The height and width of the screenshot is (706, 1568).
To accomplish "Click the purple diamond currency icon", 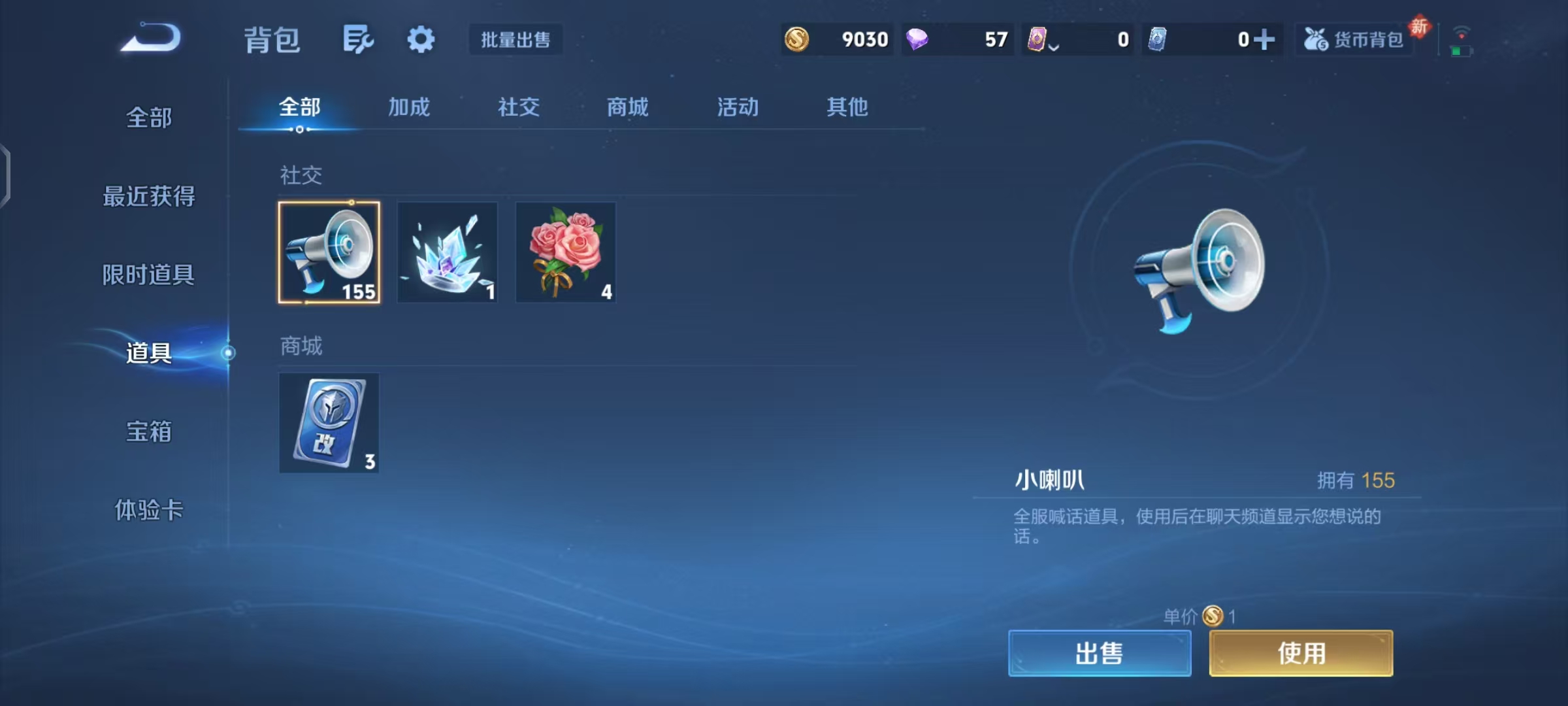I will (917, 39).
